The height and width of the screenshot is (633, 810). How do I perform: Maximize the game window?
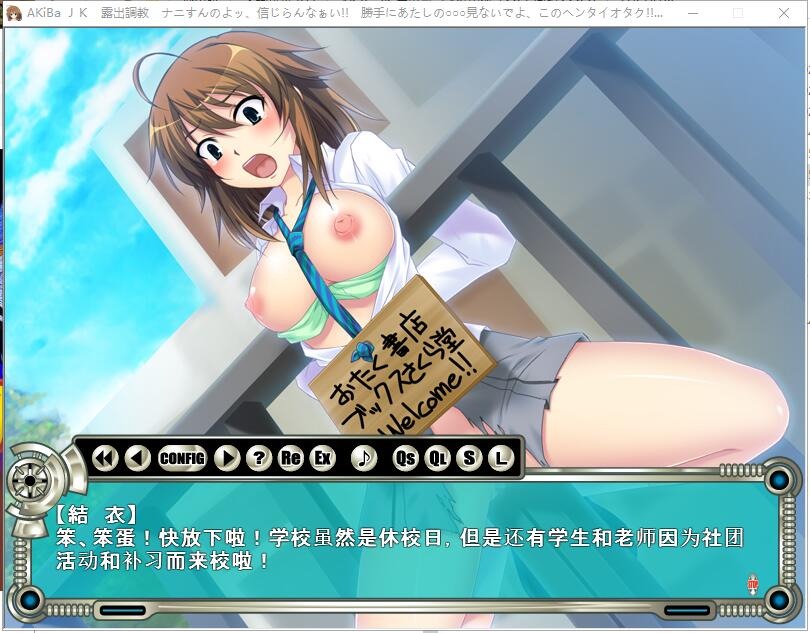point(738,14)
